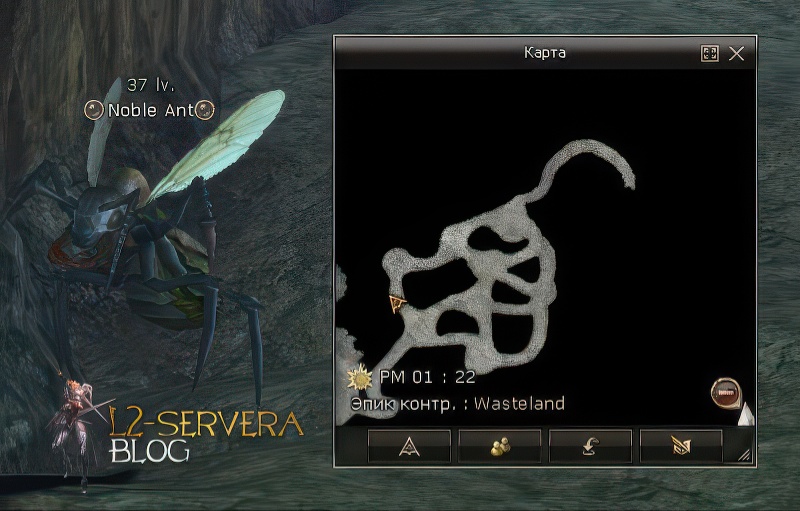Select the player arrow marker on the map
The height and width of the screenshot is (511, 800).
coord(398,303)
